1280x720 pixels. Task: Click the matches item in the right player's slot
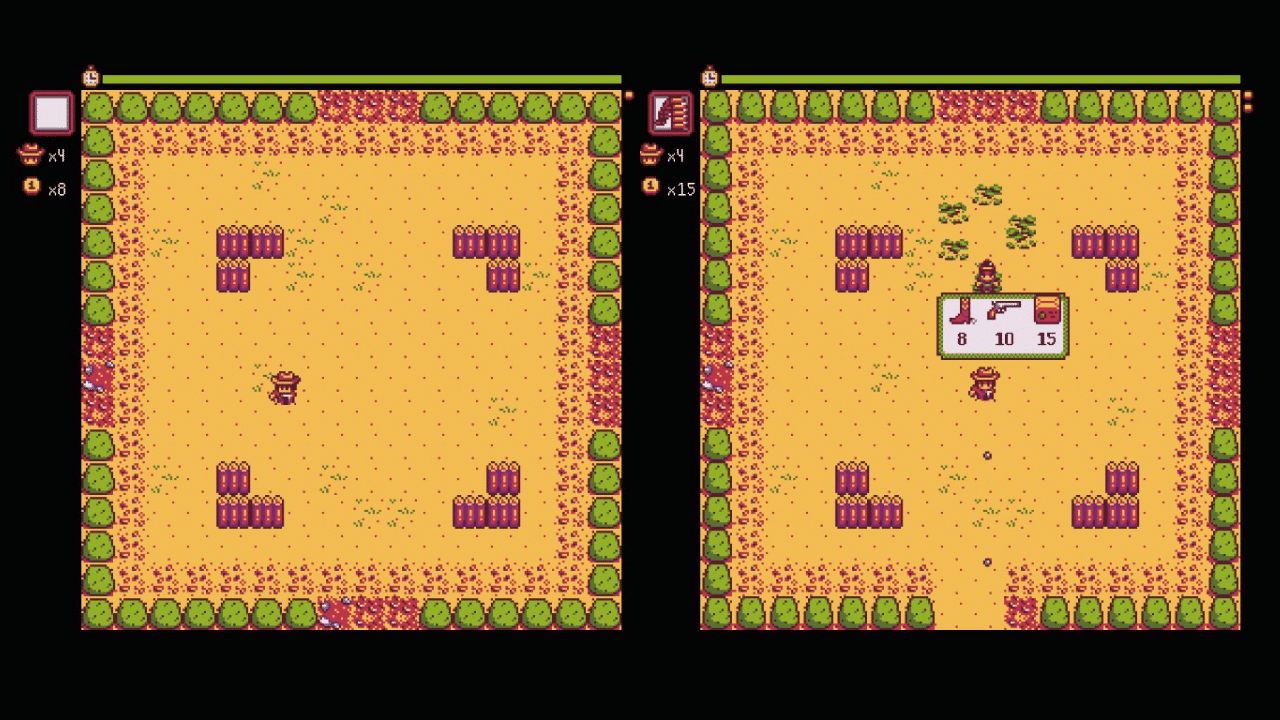point(670,112)
